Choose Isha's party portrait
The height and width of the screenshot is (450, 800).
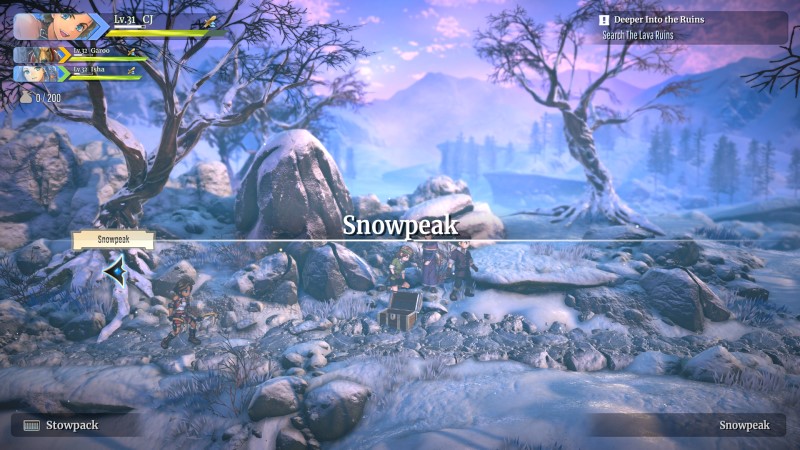(x=35, y=73)
